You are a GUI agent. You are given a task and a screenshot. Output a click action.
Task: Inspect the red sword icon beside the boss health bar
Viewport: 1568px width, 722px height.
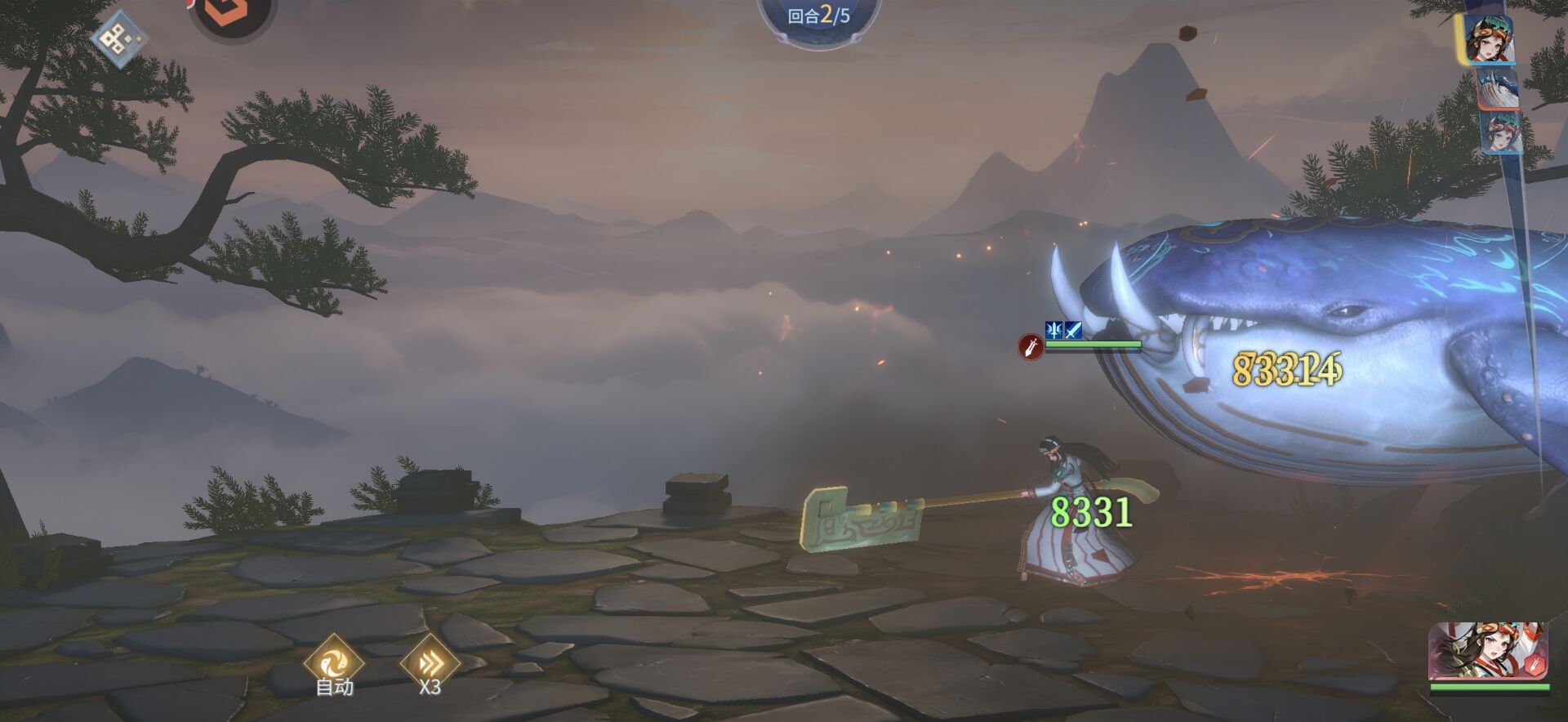click(1031, 348)
